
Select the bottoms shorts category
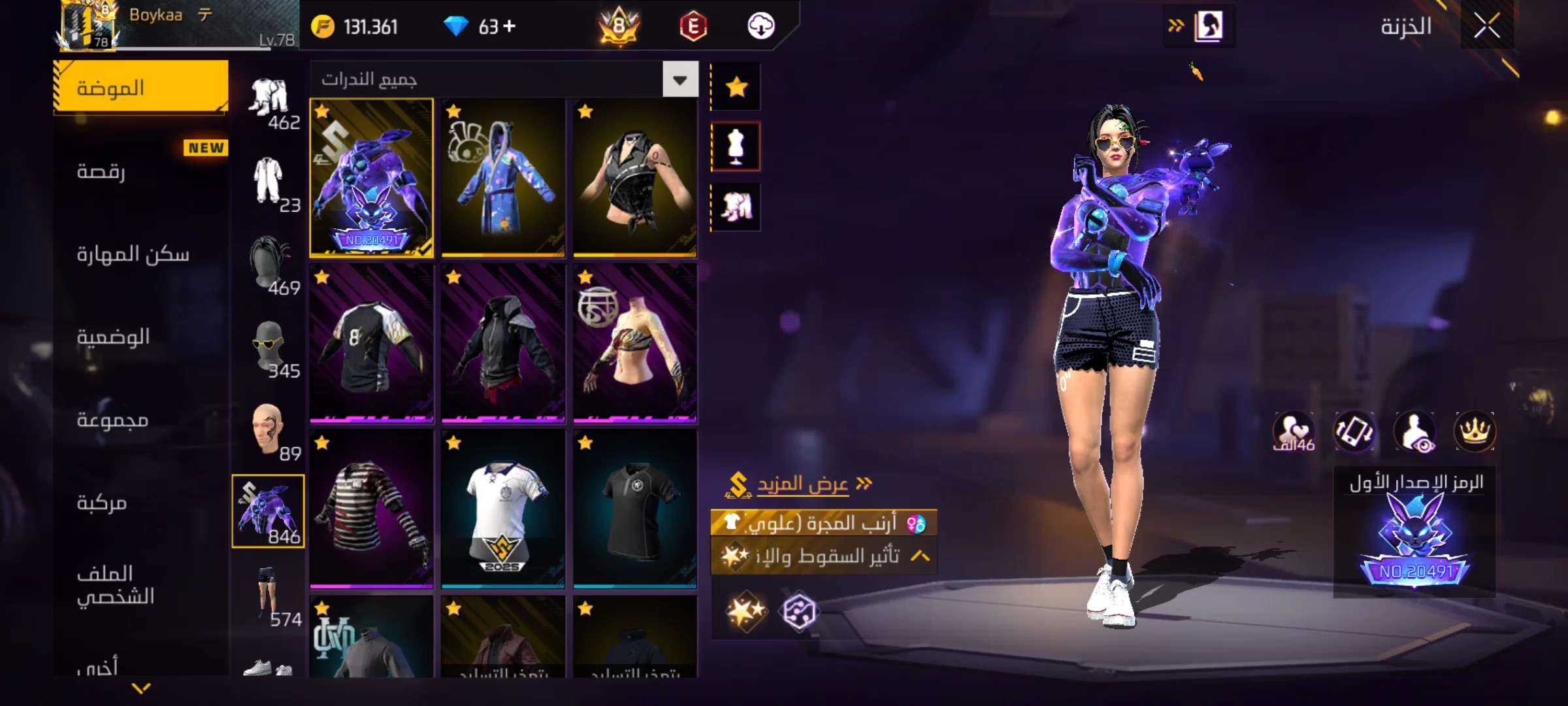269,594
